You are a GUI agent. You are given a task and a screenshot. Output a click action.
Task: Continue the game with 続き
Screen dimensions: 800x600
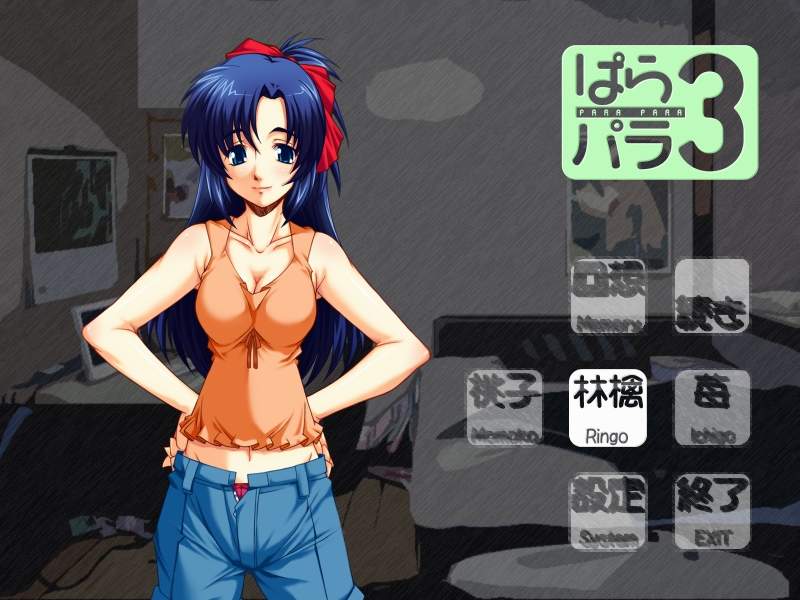712,297
